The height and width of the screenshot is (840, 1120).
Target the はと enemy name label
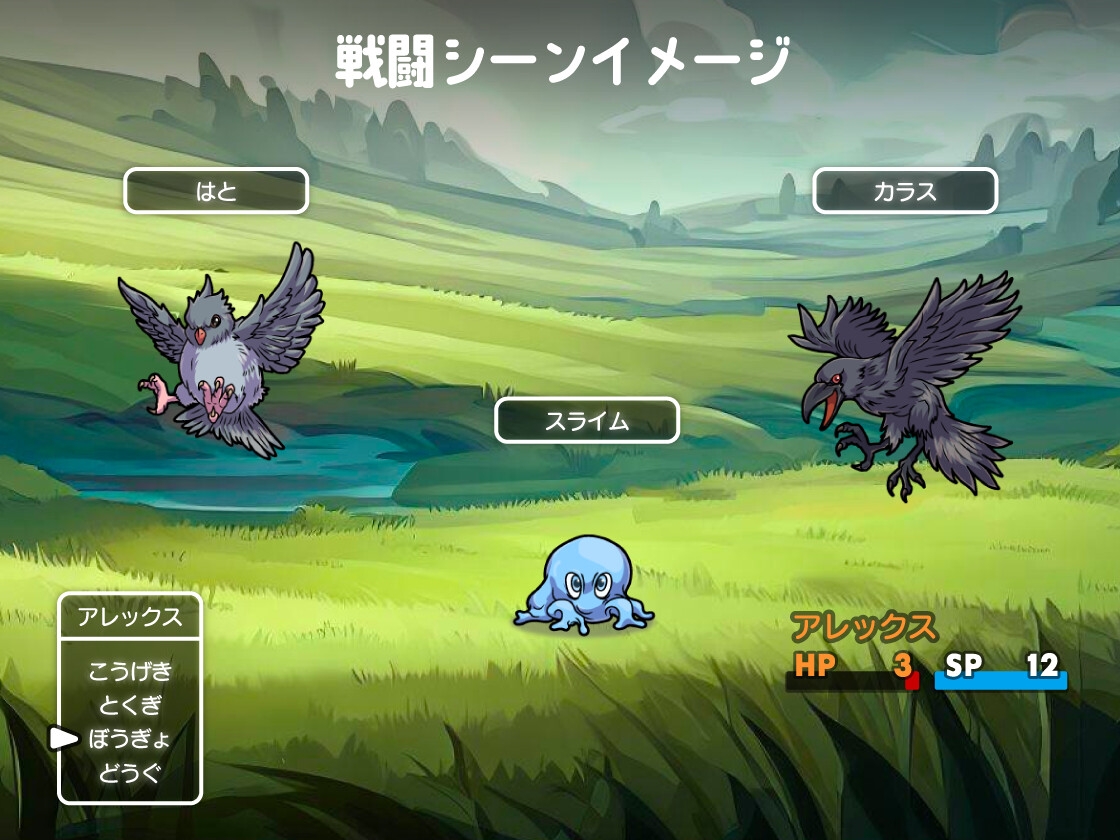coord(216,191)
